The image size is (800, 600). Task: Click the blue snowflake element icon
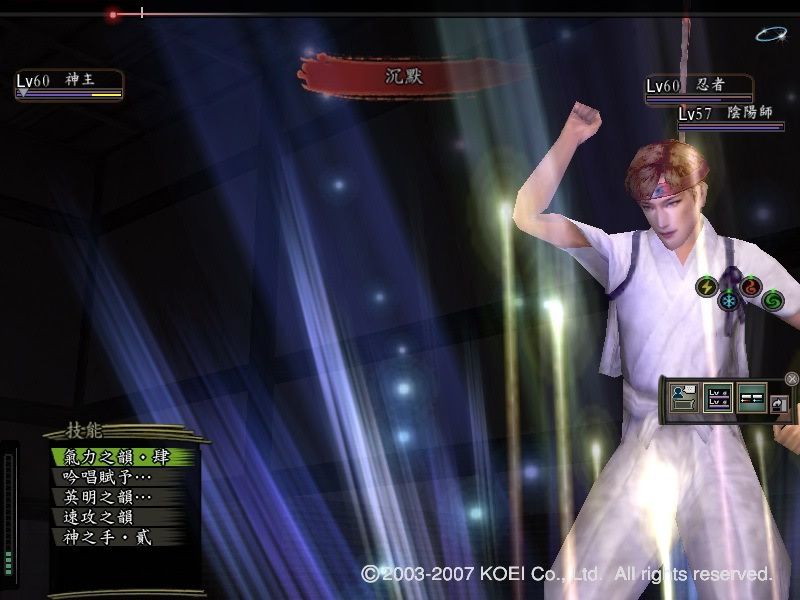click(729, 299)
